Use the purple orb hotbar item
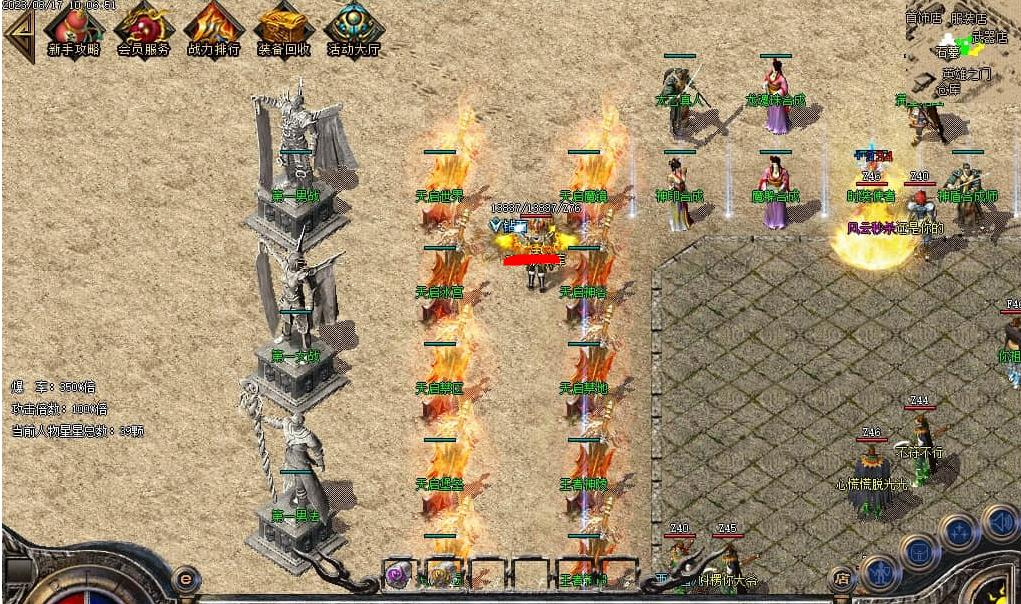Viewport: 1021px width, 604px height. 398,574
